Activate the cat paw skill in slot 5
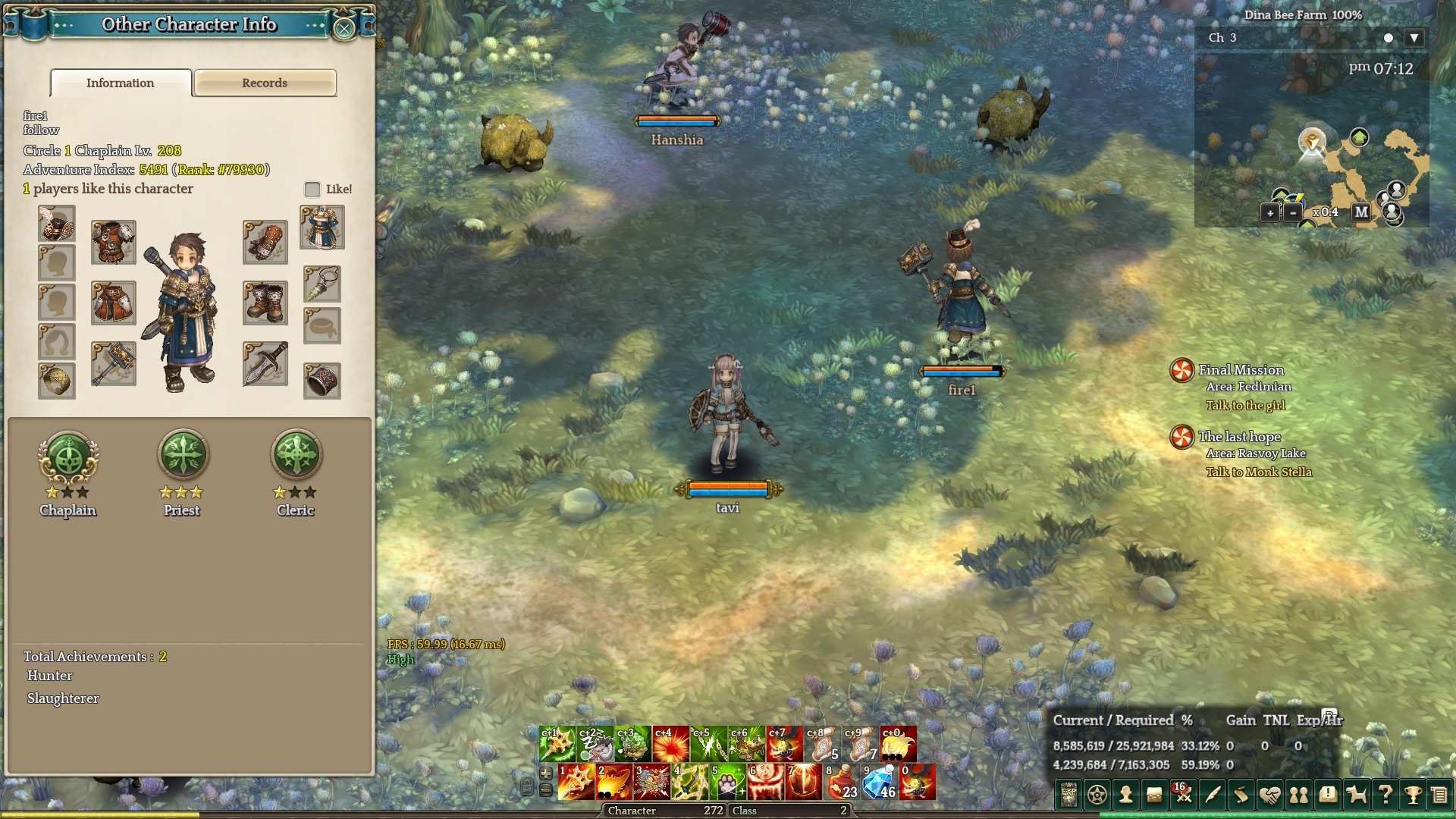The image size is (1456, 819). [728, 783]
